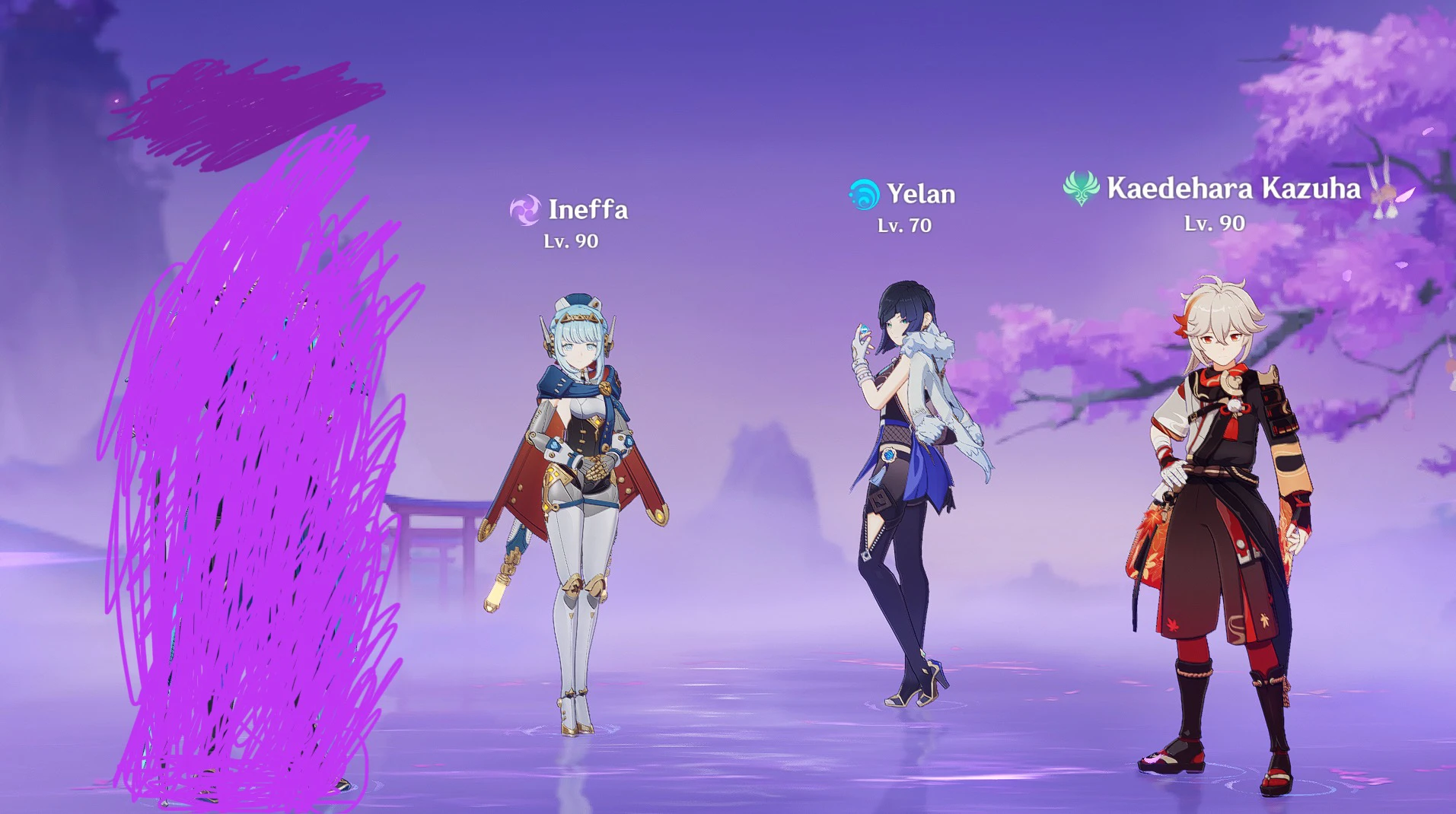Select the Yelan name label

921,194
